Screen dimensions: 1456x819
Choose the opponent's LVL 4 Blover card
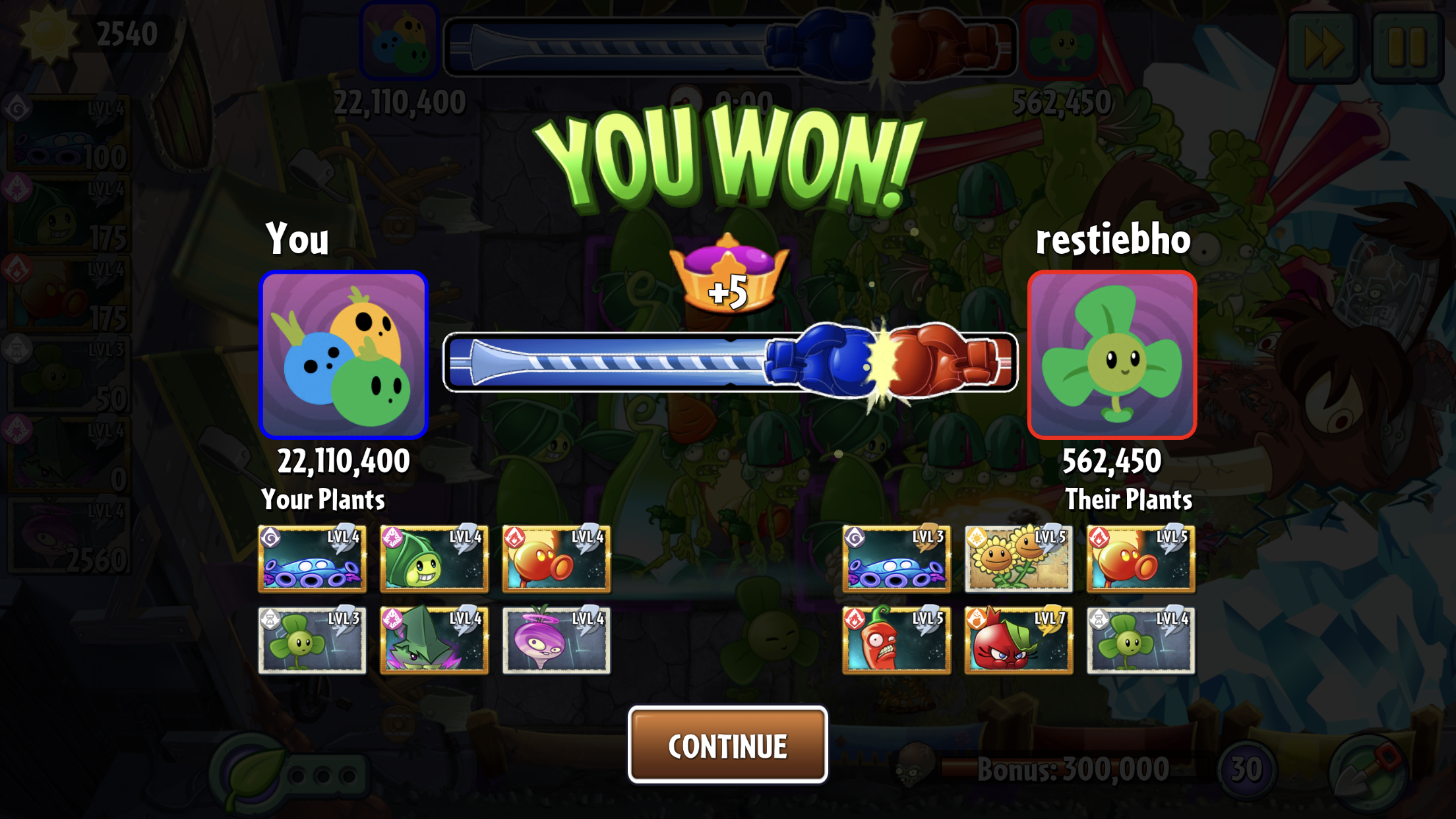[1141, 640]
